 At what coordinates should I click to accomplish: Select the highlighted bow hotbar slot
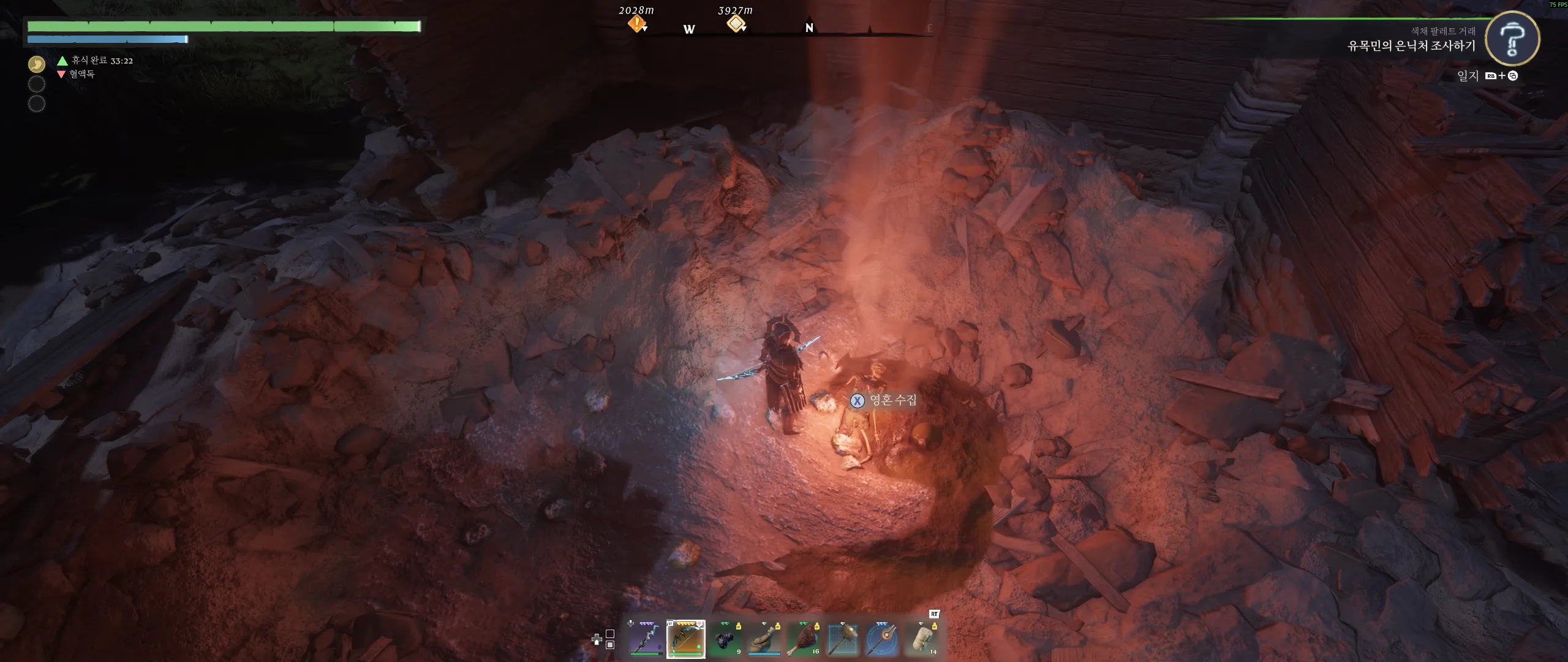(685, 639)
